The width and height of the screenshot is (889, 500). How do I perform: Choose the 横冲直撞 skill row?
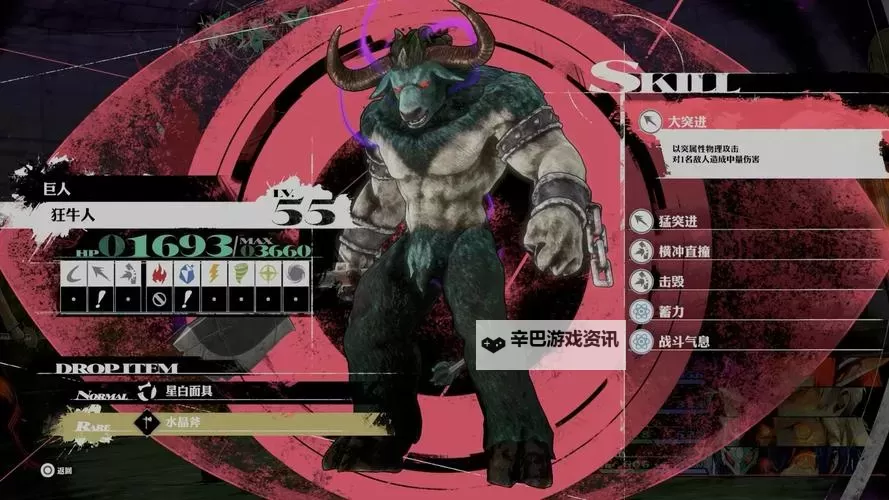(684, 251)
